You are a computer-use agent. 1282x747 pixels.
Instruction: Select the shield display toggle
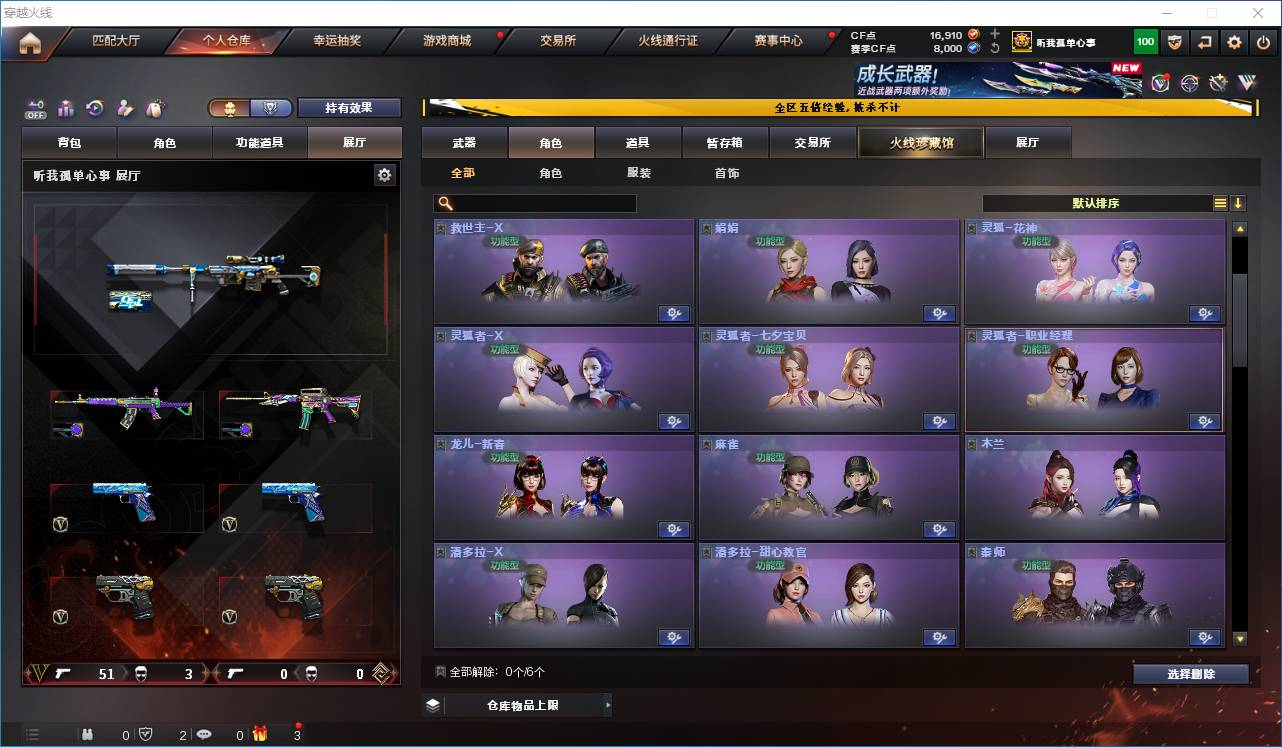click(271, 105)
